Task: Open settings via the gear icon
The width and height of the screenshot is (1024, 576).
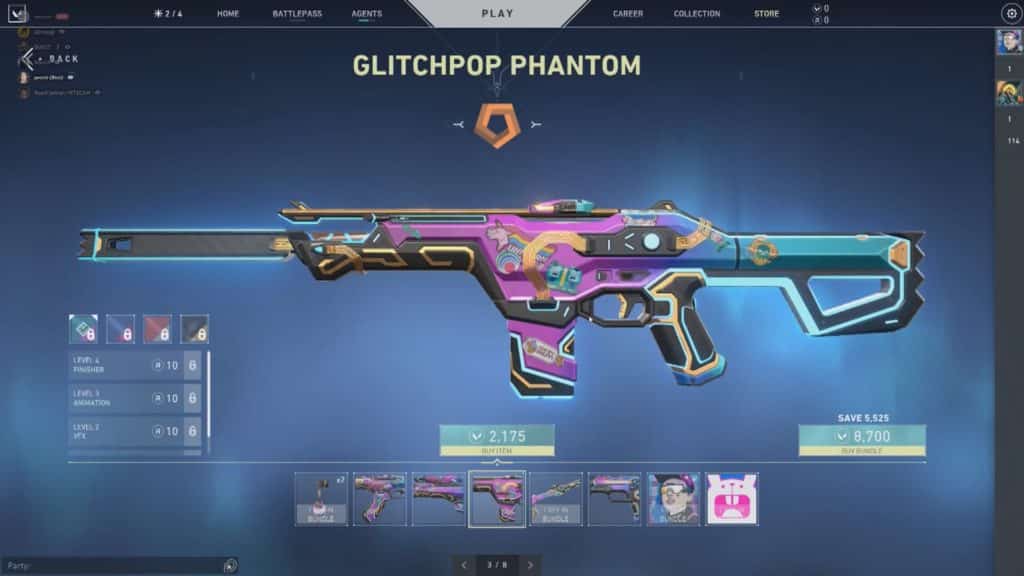Action: point(1010,14)
